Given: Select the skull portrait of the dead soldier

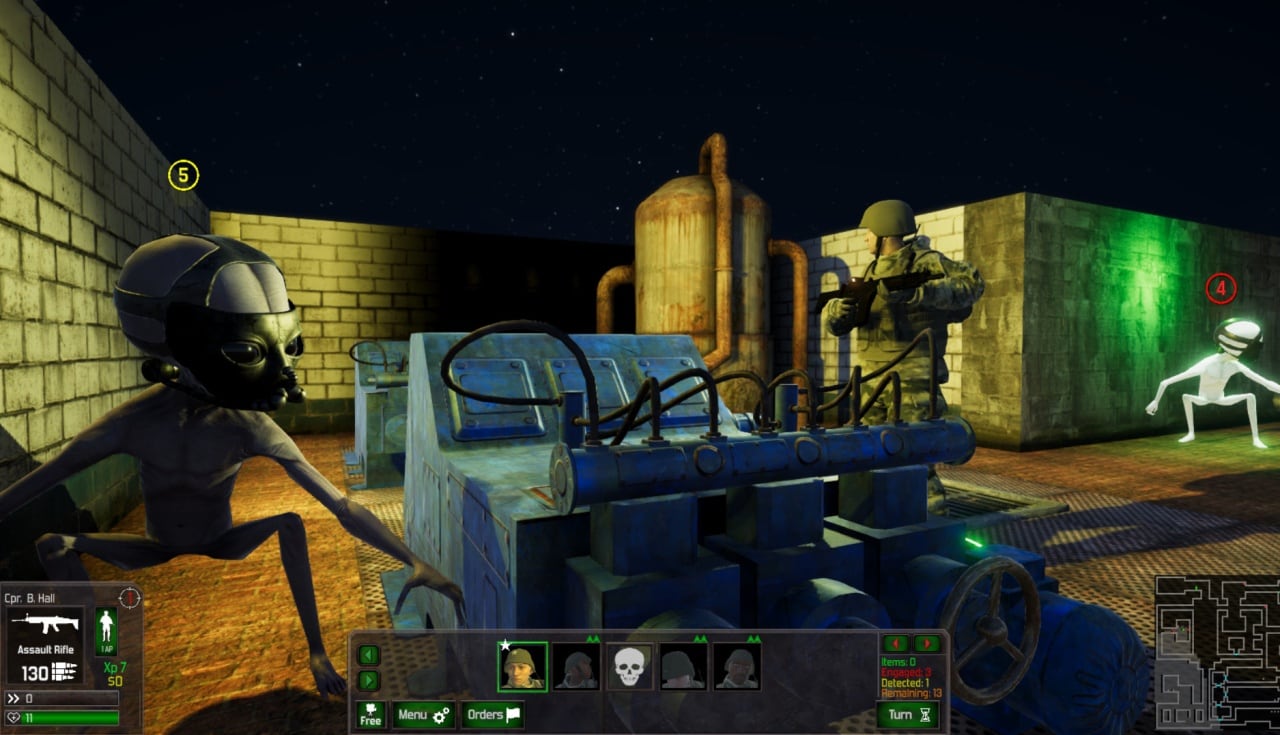Looking at the screenshot, I should point(629,666).
